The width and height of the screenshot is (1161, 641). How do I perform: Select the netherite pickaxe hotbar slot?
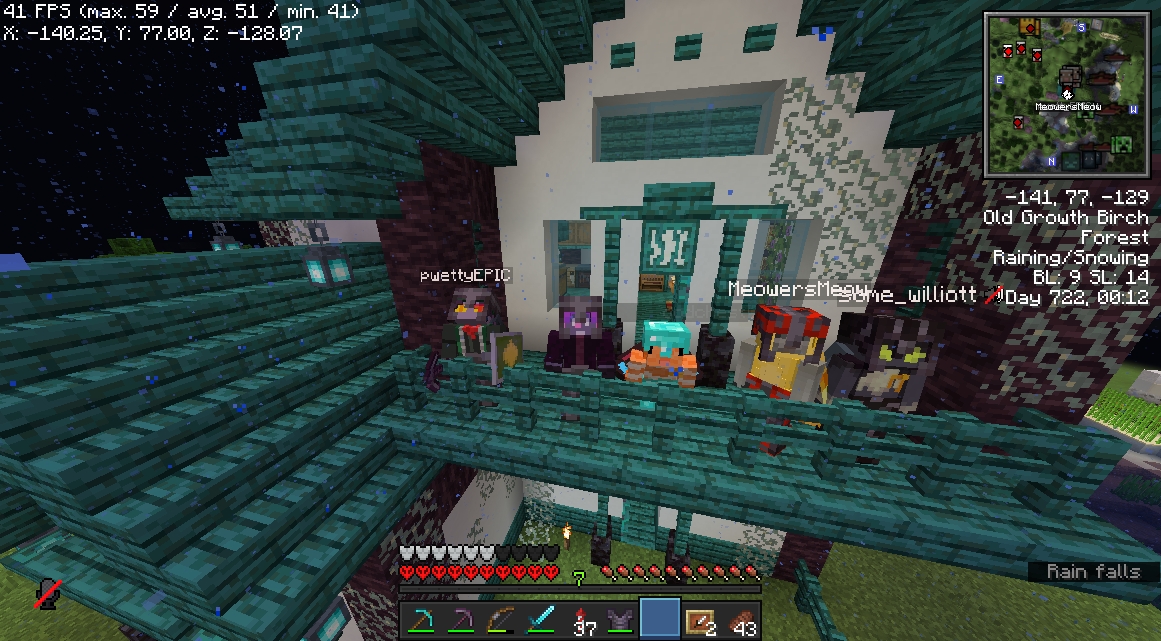(460, 621)
